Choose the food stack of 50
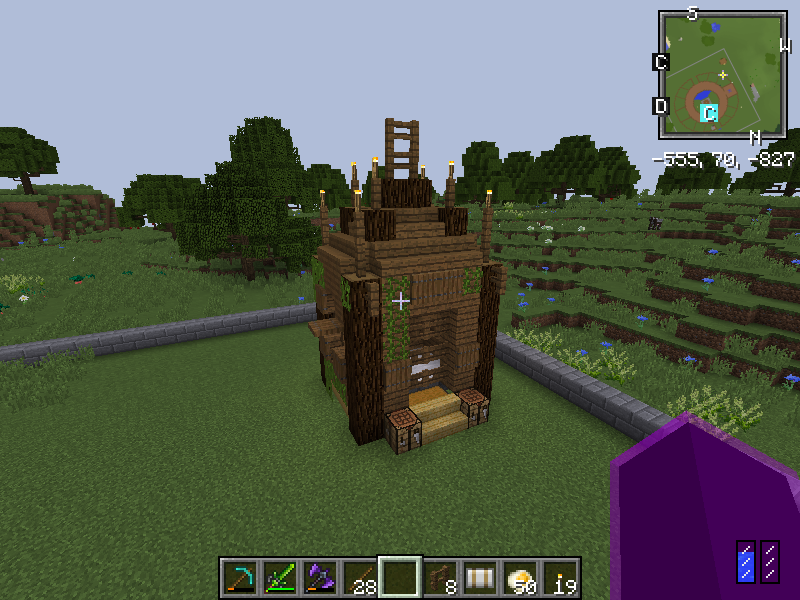The height and width of the screenshot is (600, 800). 520,577
